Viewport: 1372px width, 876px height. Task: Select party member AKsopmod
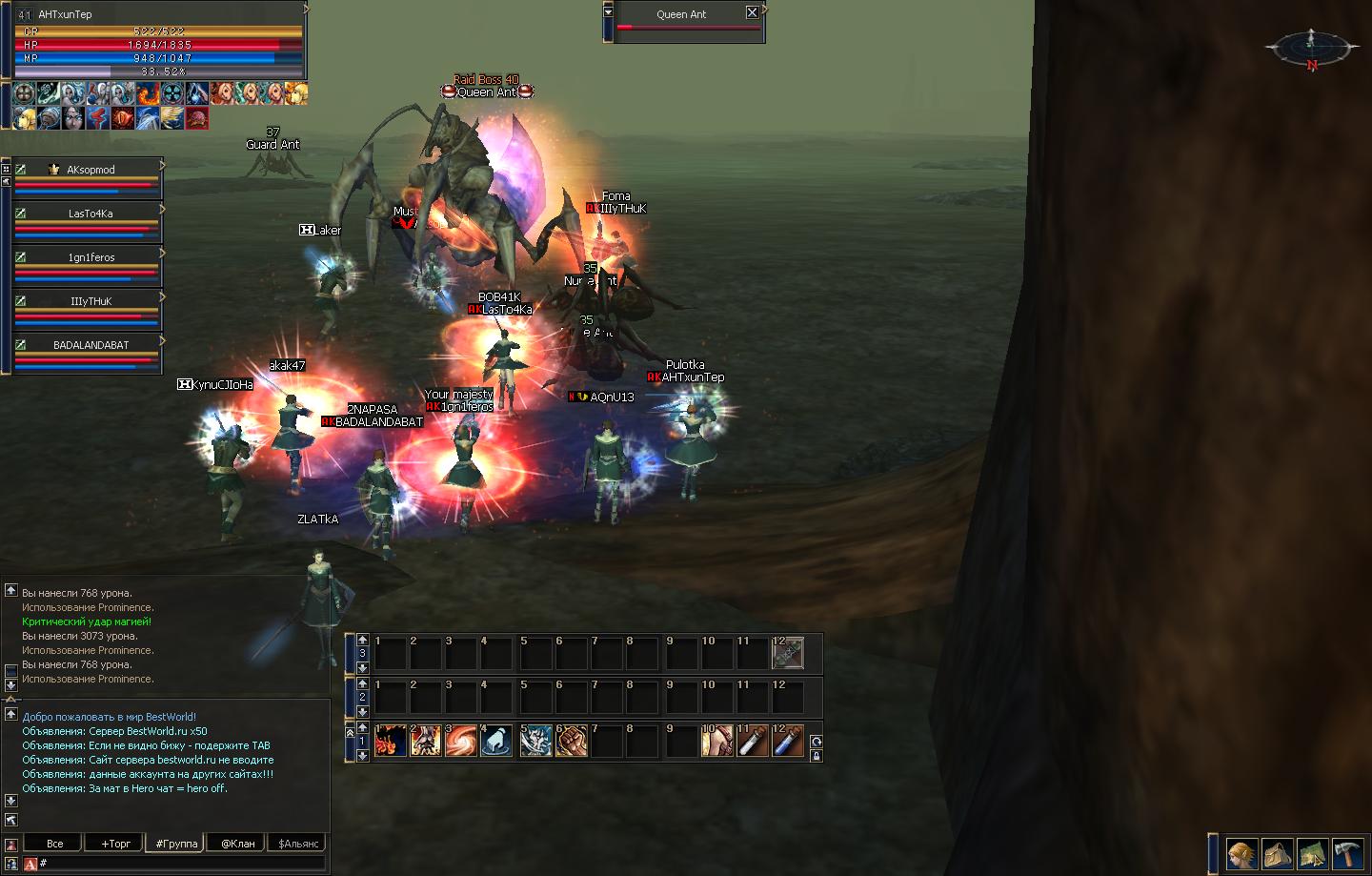[91, 170]
